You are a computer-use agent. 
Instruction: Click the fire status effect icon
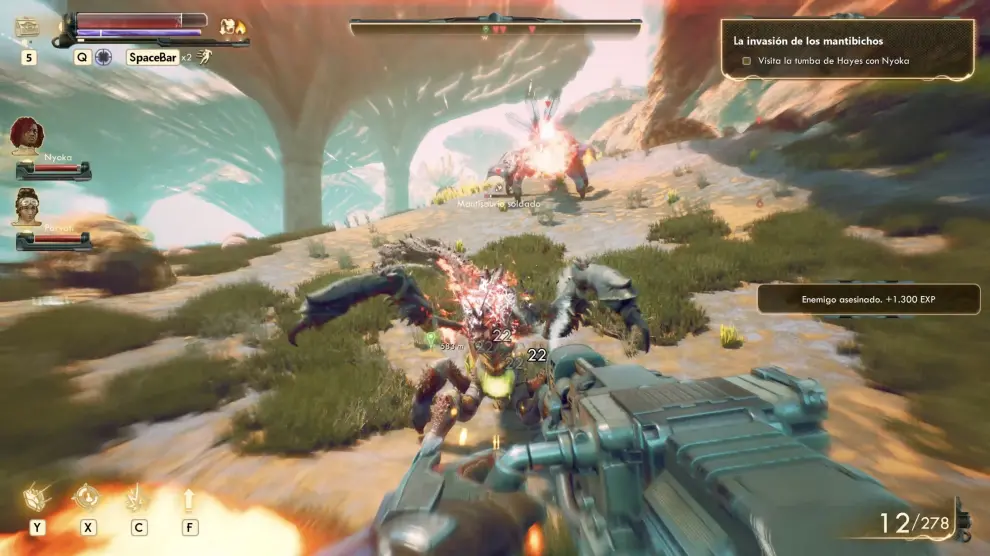pos(234,27)
